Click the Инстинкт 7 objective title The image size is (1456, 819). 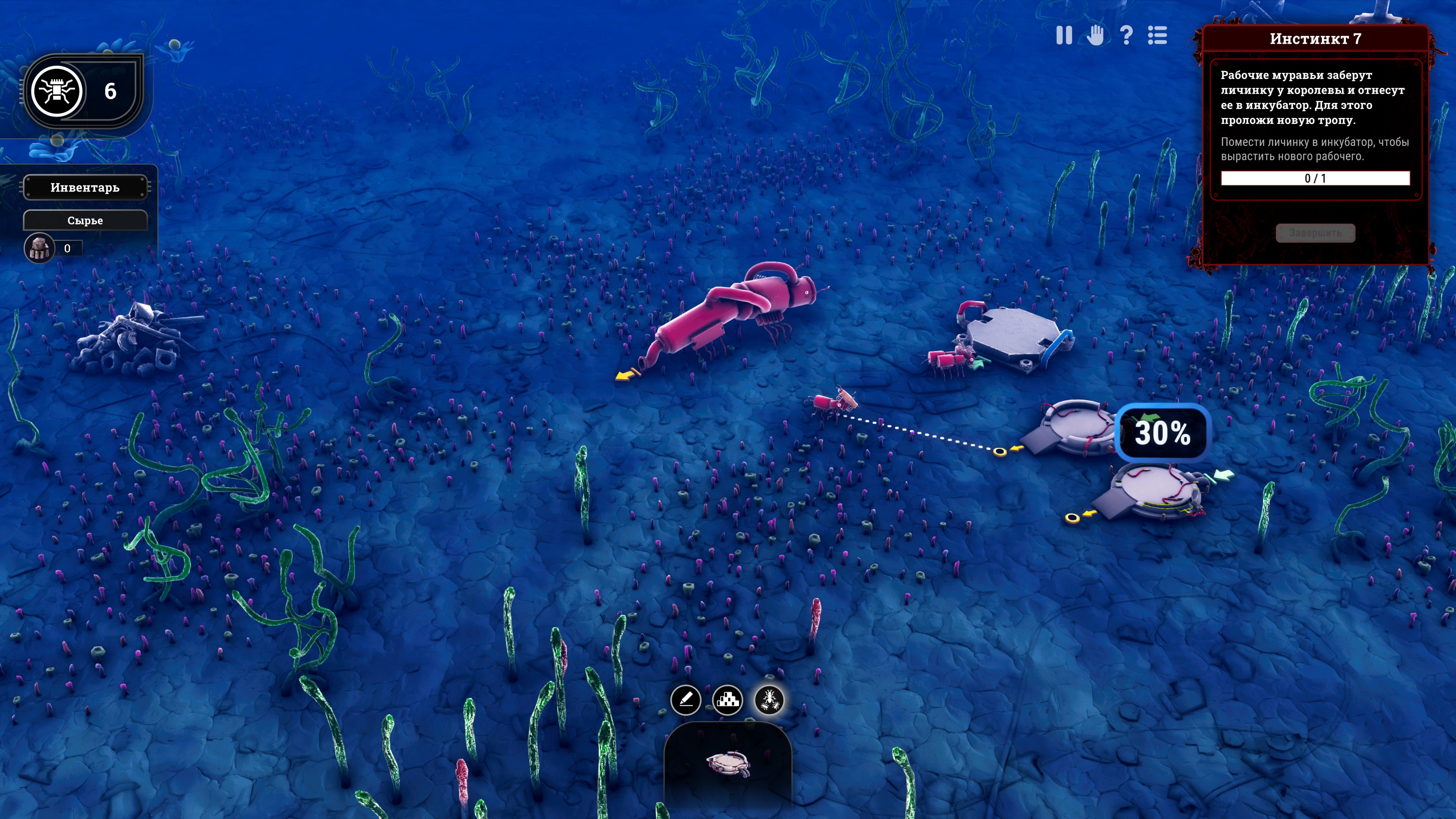[1315, 39]
